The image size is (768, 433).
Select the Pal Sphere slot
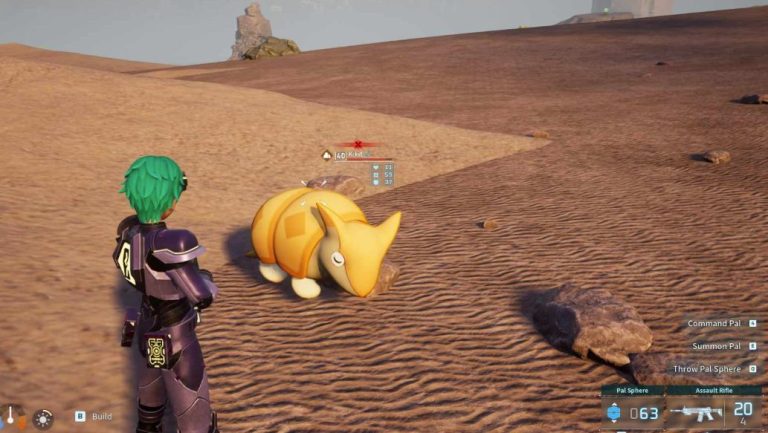633,411
